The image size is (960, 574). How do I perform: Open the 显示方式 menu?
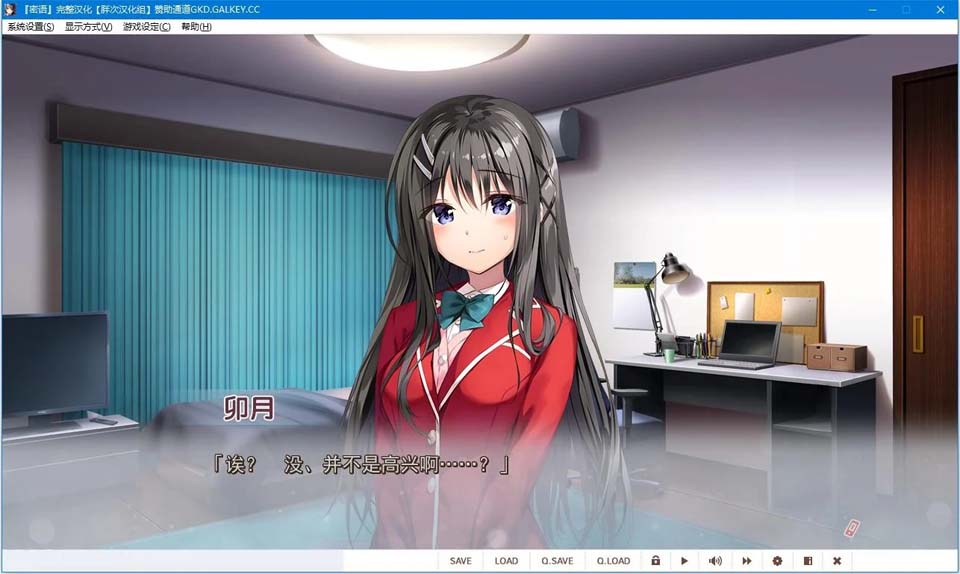(x=88, y=27)
